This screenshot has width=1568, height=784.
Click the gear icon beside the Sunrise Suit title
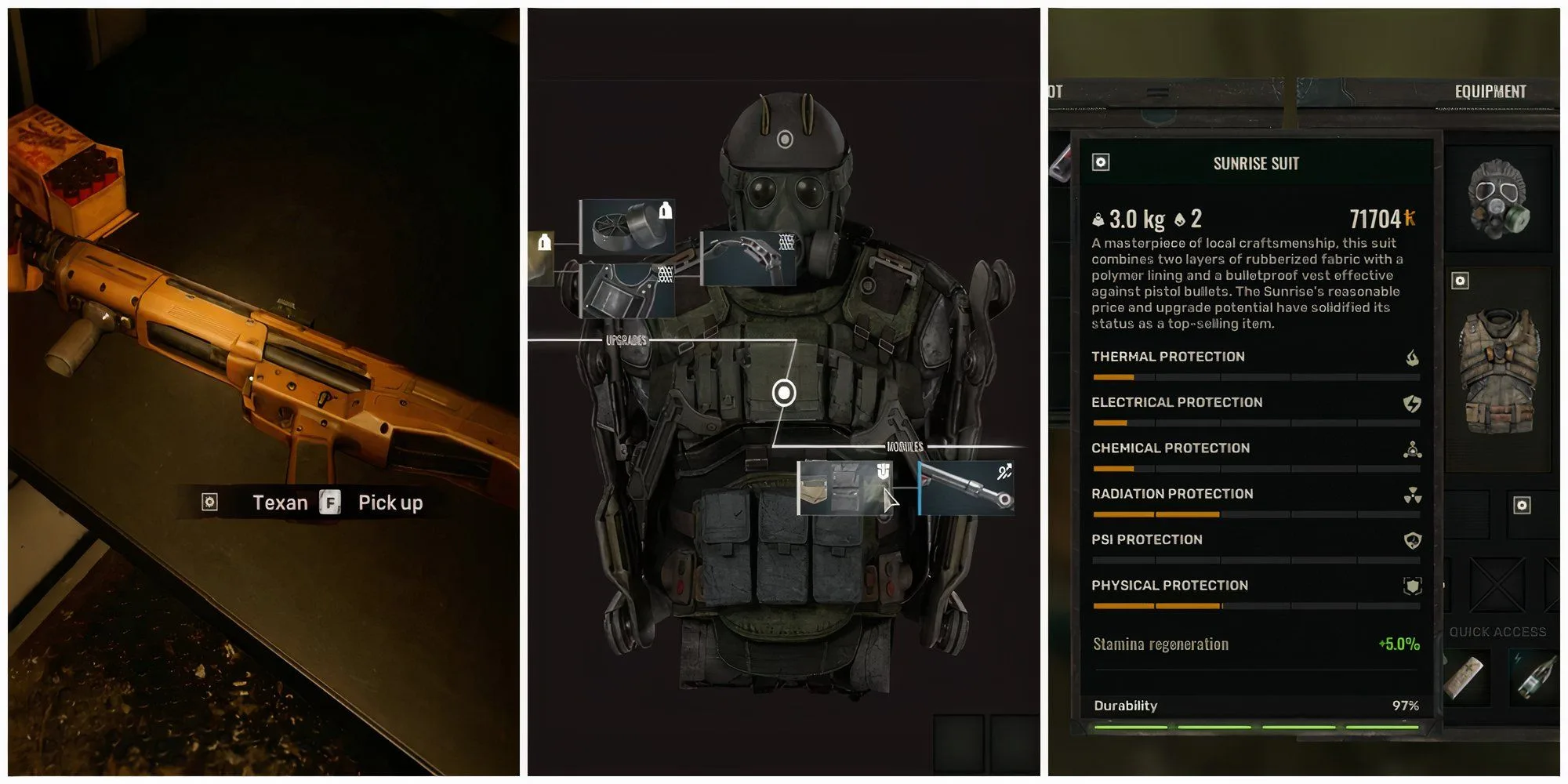point(1101,162)
